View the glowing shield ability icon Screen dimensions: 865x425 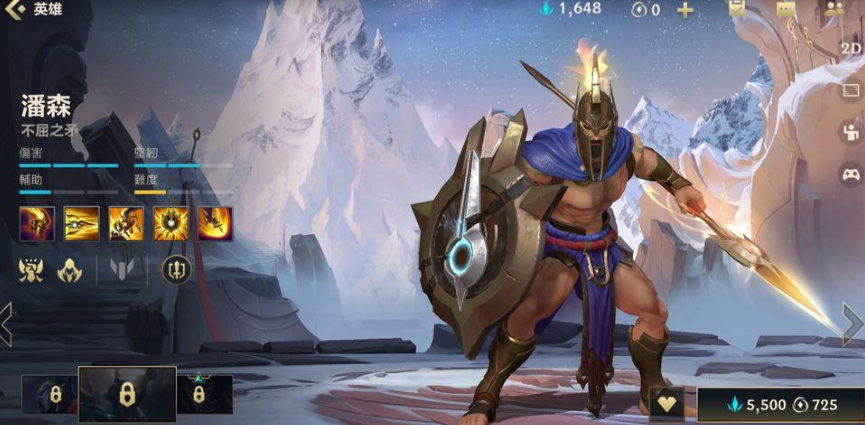[171, 224]
